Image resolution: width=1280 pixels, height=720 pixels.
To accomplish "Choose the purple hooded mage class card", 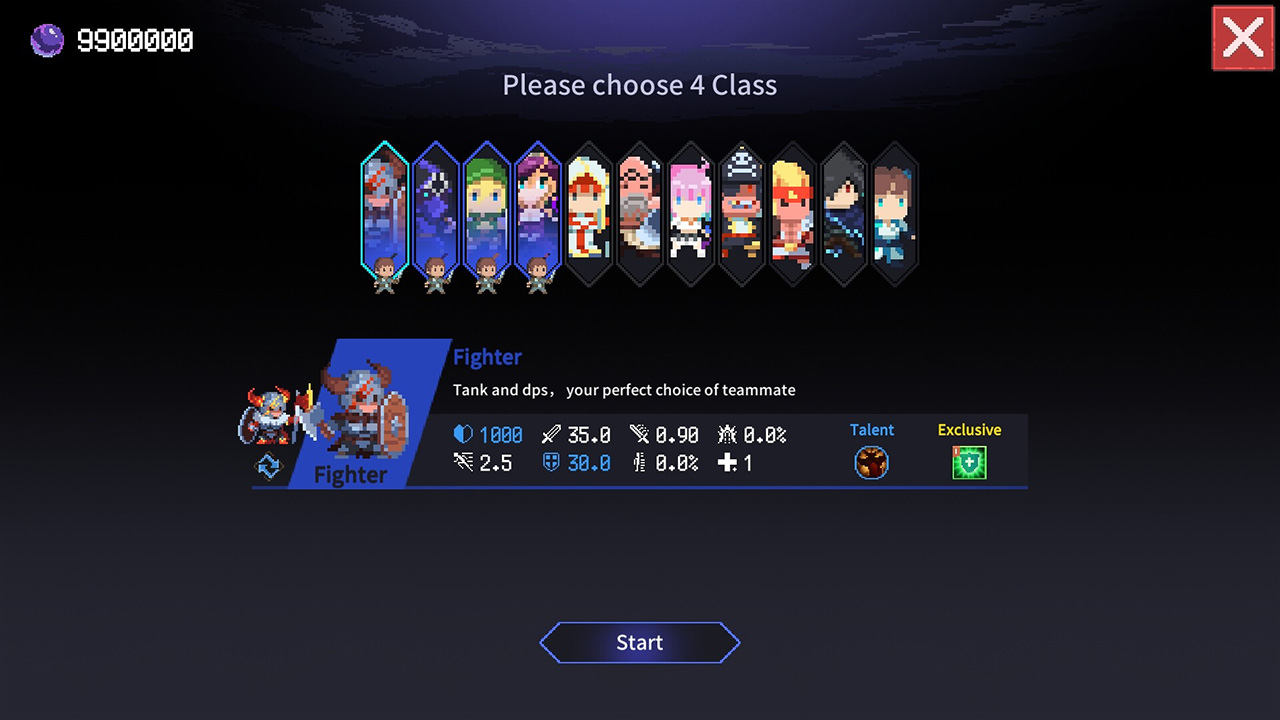I will [436, 210].
